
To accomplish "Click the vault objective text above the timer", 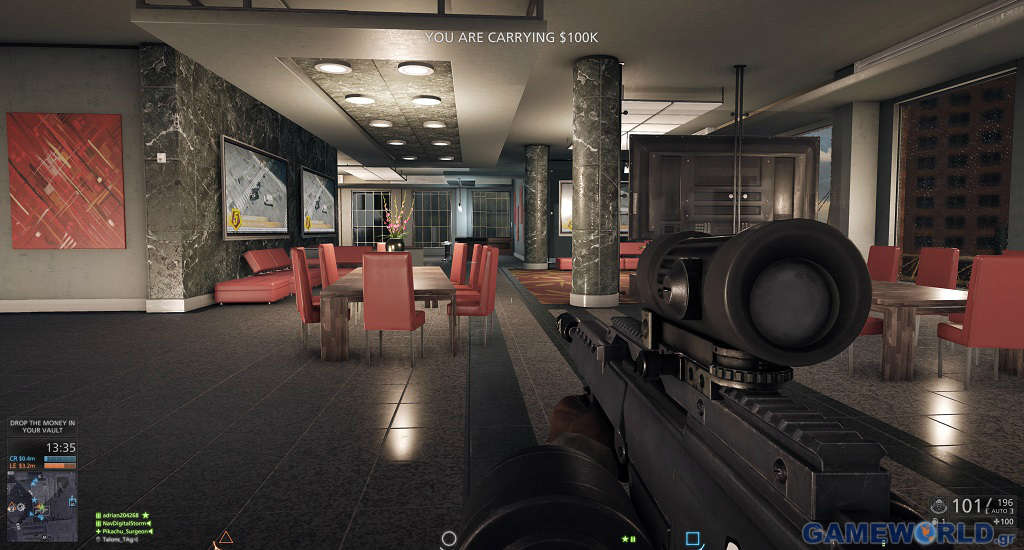I will click(x=42, y=426).
